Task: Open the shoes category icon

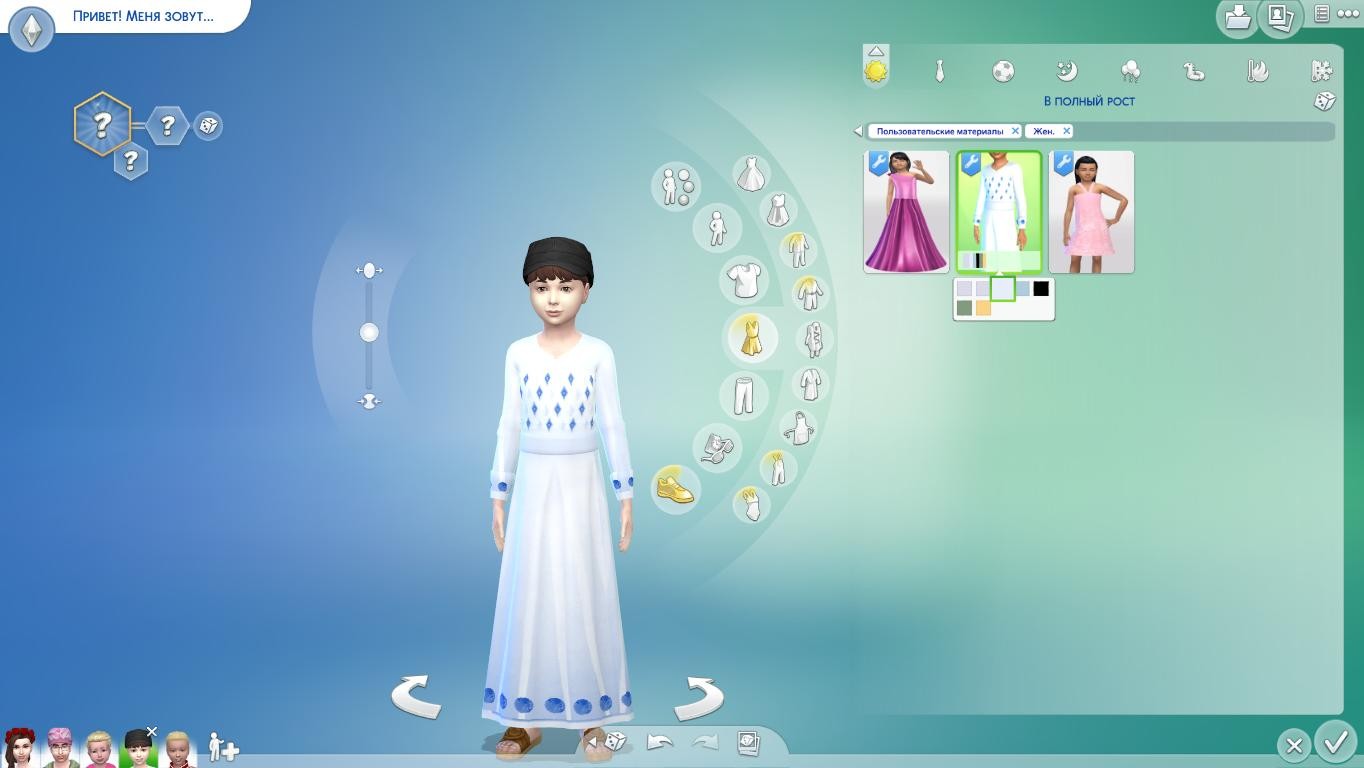Action: tap(675, 489)
